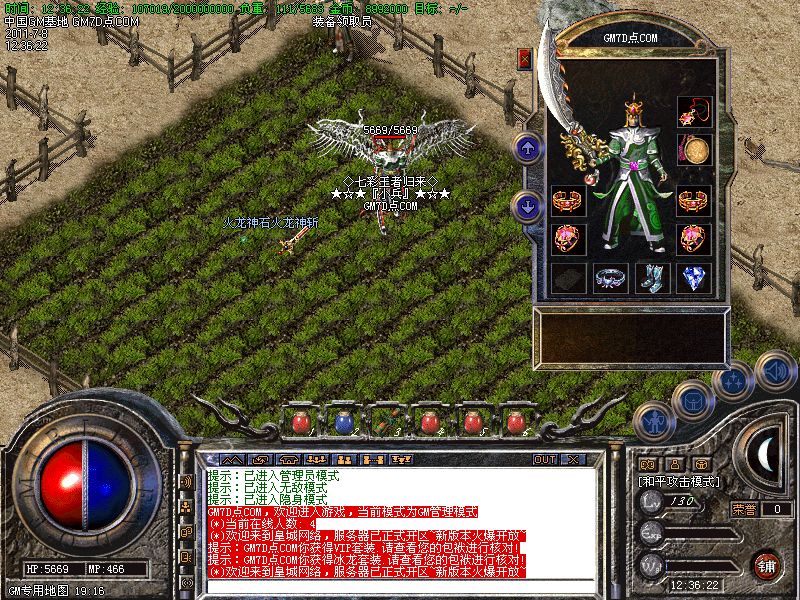Use the blue mana potion in slot 2
The width and height of the screenshot is (800, 600).
click(x=342, y=422)
